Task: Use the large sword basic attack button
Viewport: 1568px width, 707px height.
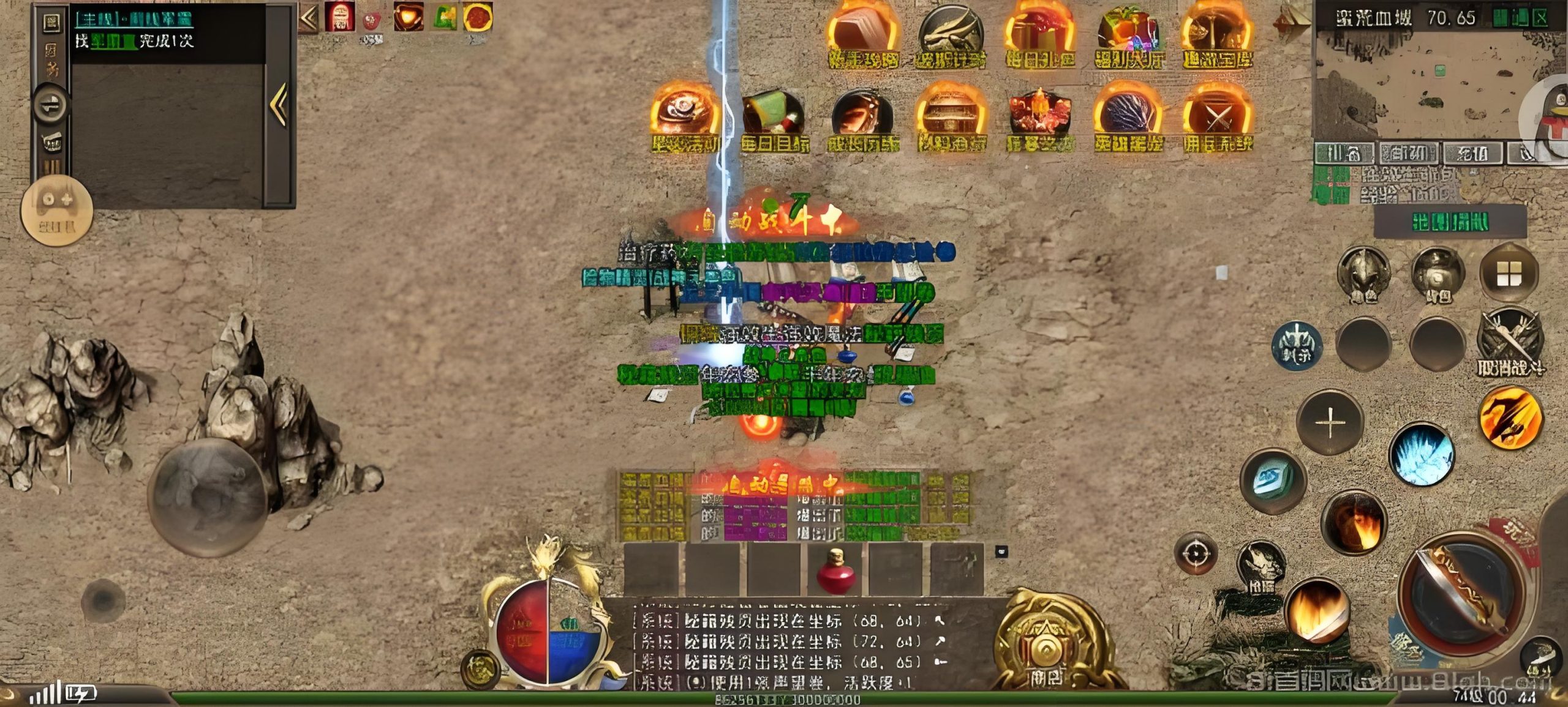Action: [1464, 593]
